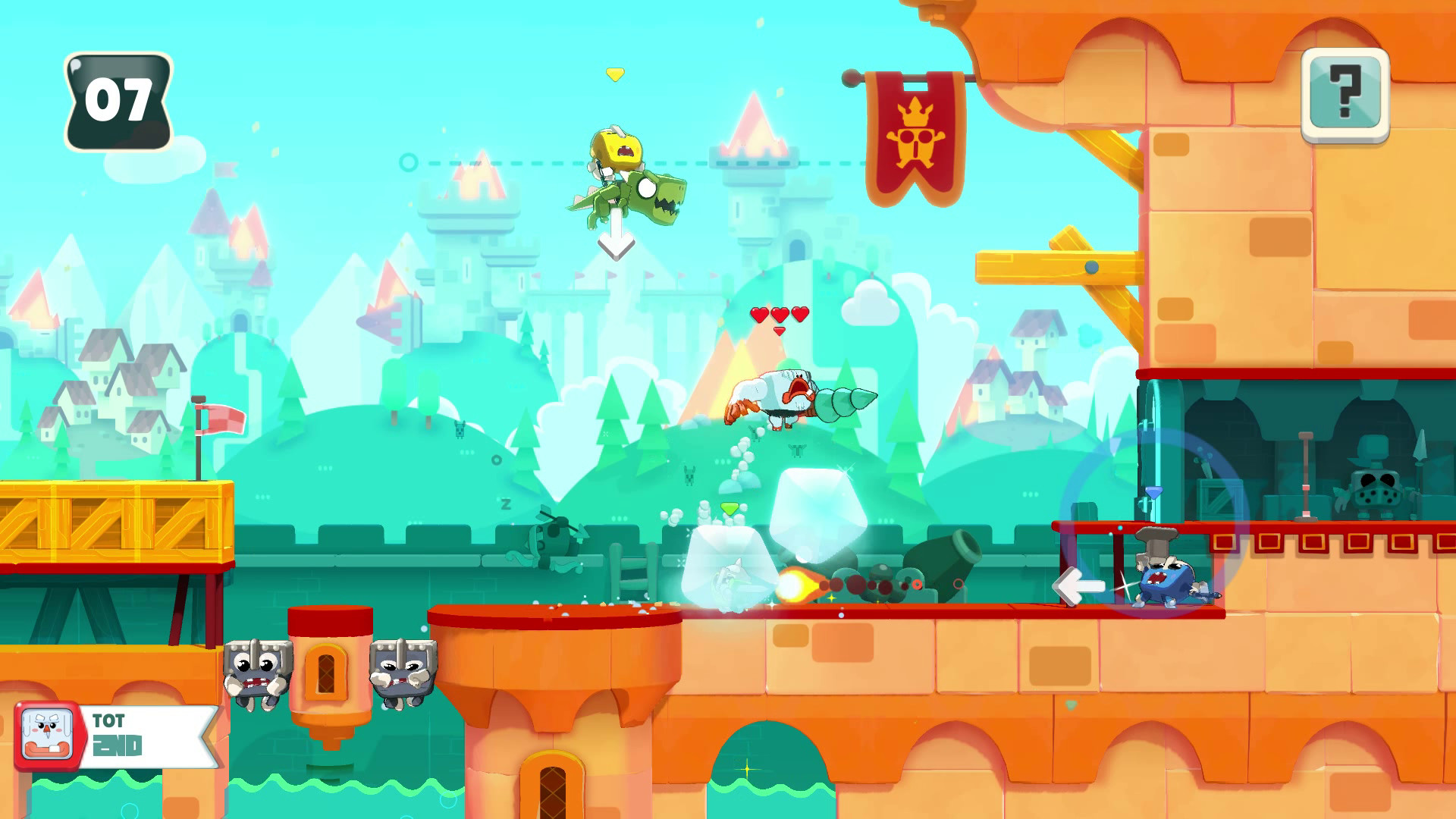
Task: Click the royal crown banner flag
Action: coord(914,136)
